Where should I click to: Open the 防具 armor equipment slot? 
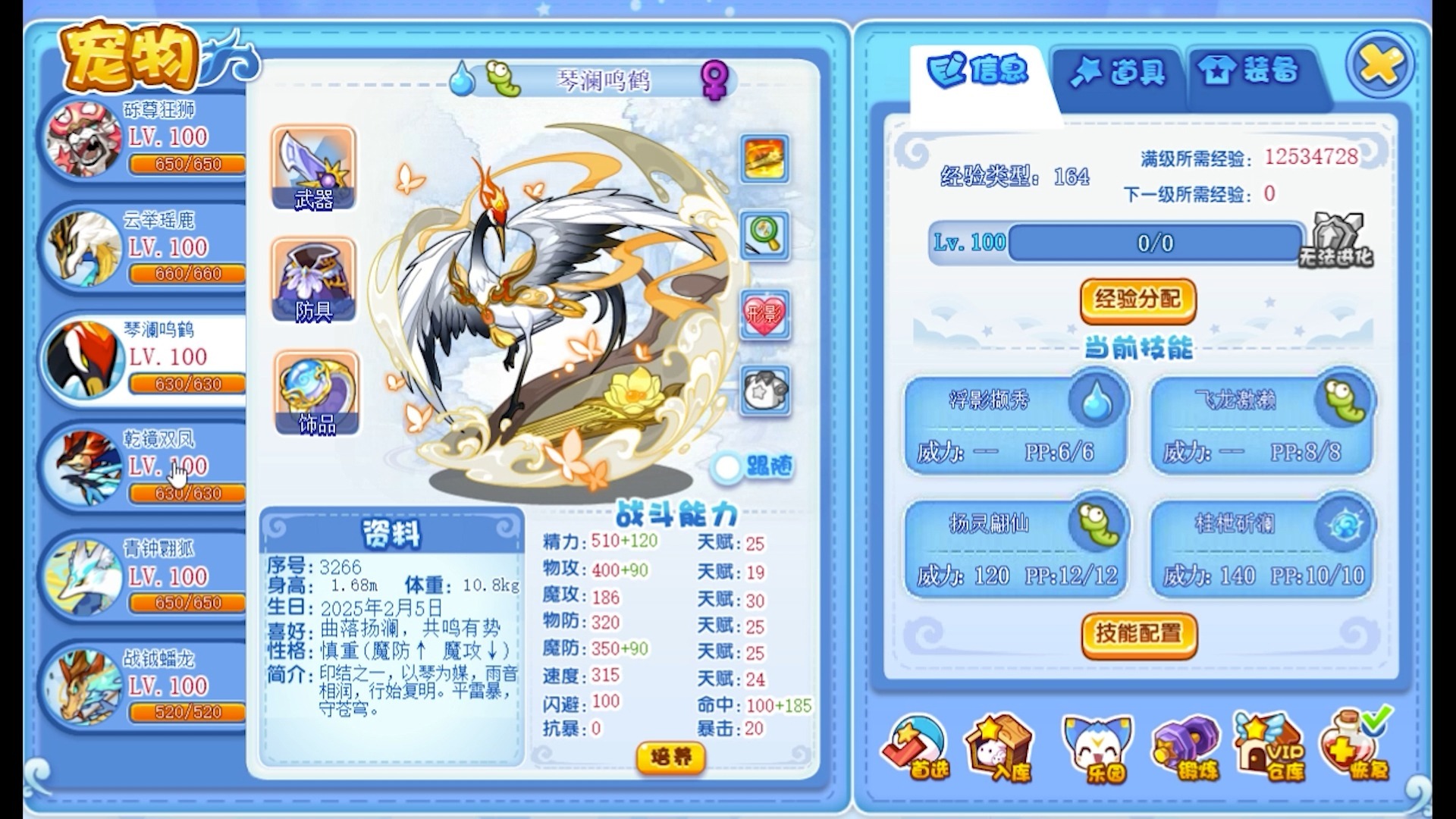click(315, 281)
